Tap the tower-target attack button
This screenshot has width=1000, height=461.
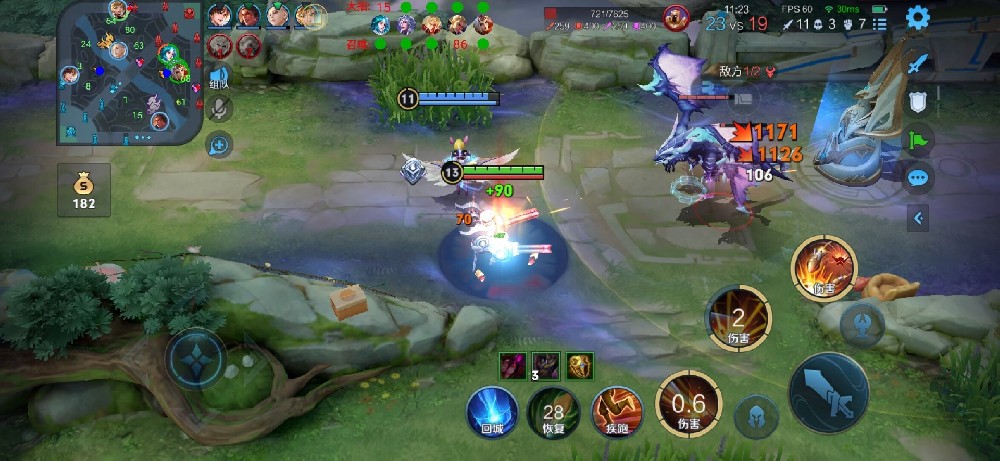pos(861,323)
